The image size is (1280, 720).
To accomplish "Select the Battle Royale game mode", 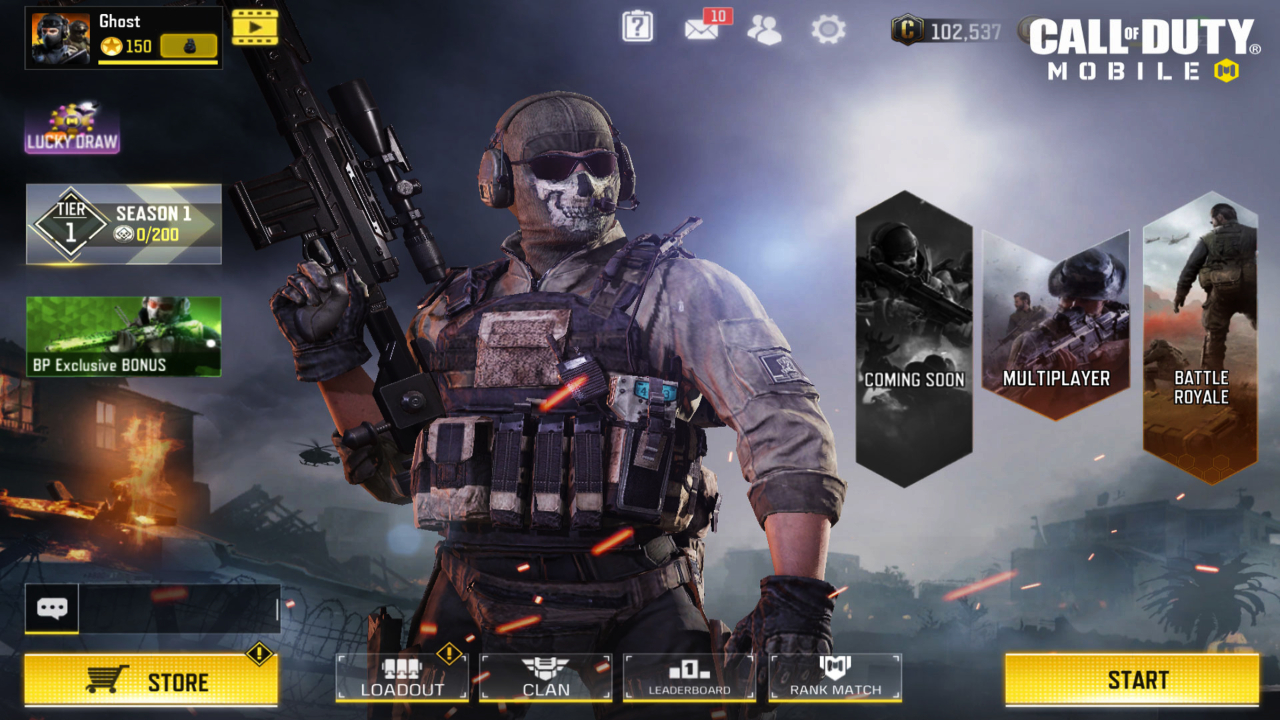I will [1200, 330].
